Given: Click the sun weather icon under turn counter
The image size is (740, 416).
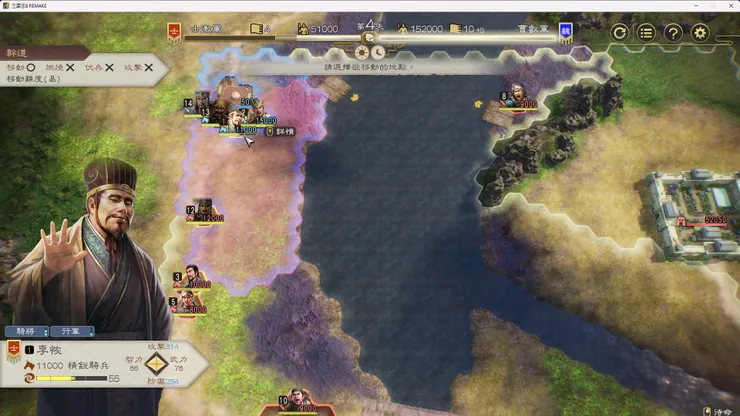Looking at the screenshot, I should point(362,52).
